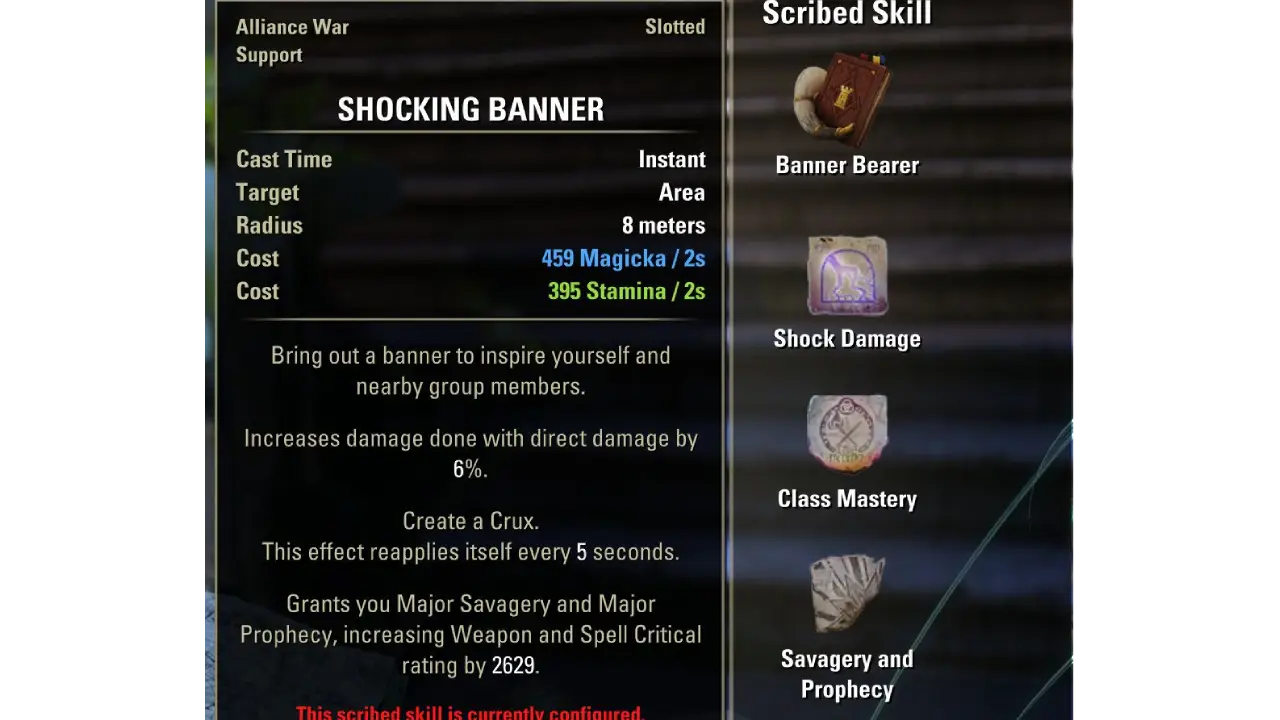Image resolution: width=1280 pixels, height=720 pixels.
Task: Select the Alliance War Support category label
Action: [292, 40]
